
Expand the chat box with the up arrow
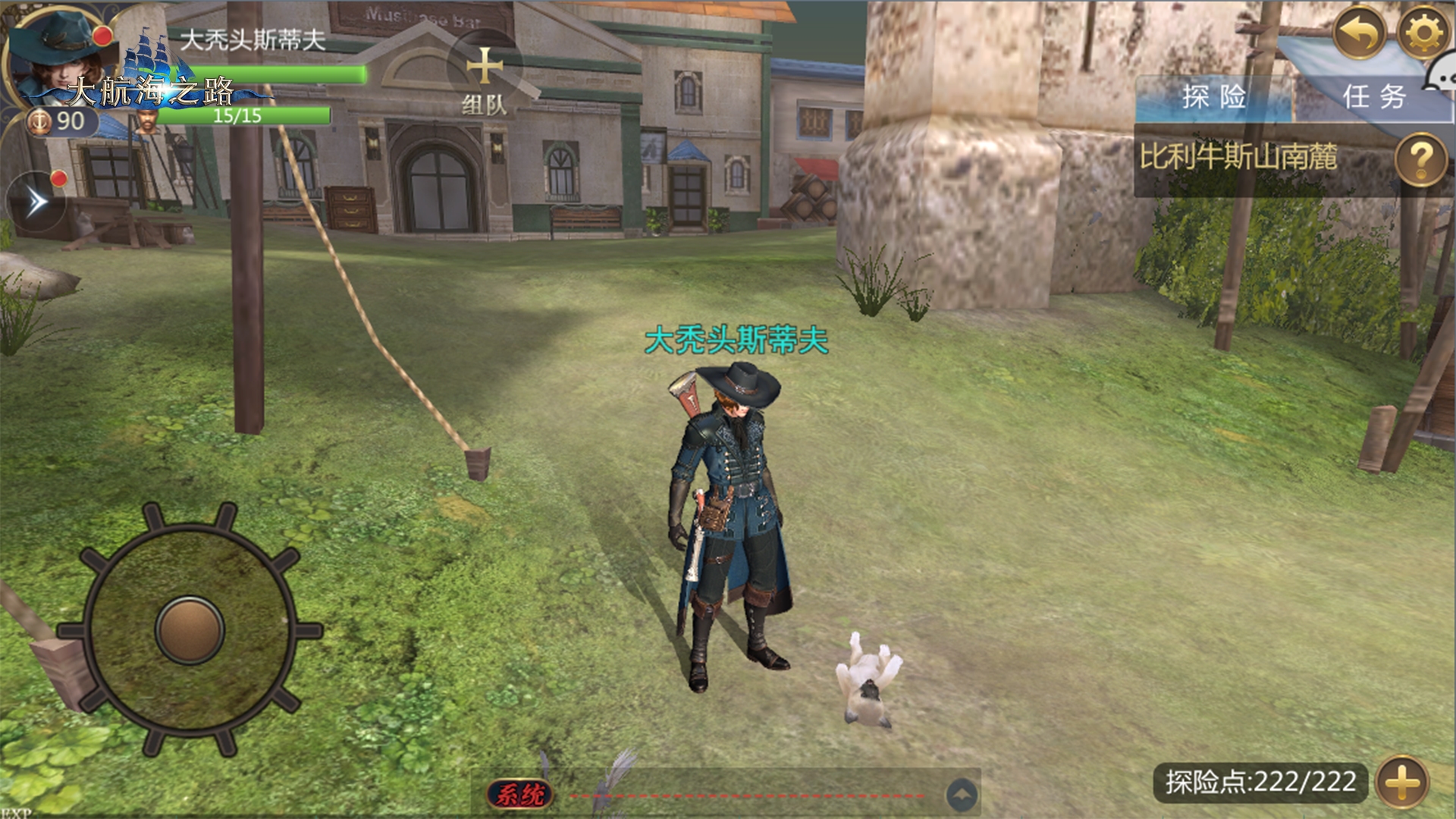(x=962, y=795)
